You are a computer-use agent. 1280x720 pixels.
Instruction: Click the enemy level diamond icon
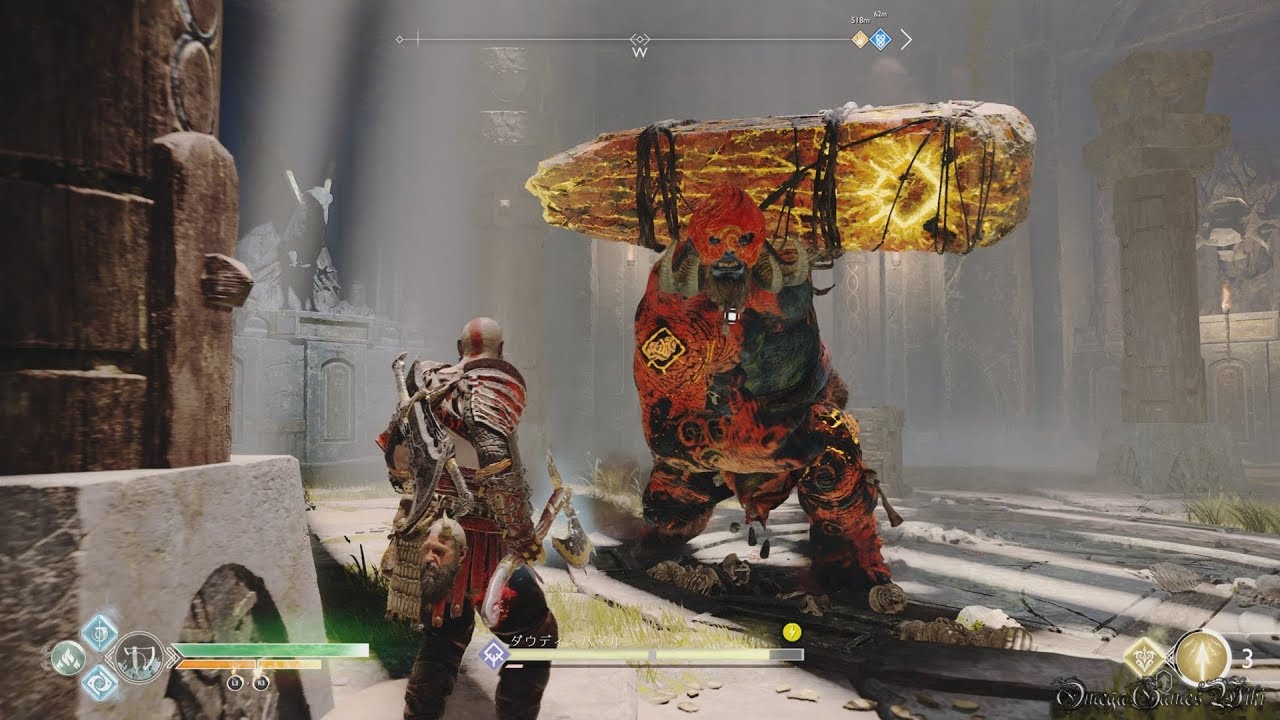click(x=492, y=654)
